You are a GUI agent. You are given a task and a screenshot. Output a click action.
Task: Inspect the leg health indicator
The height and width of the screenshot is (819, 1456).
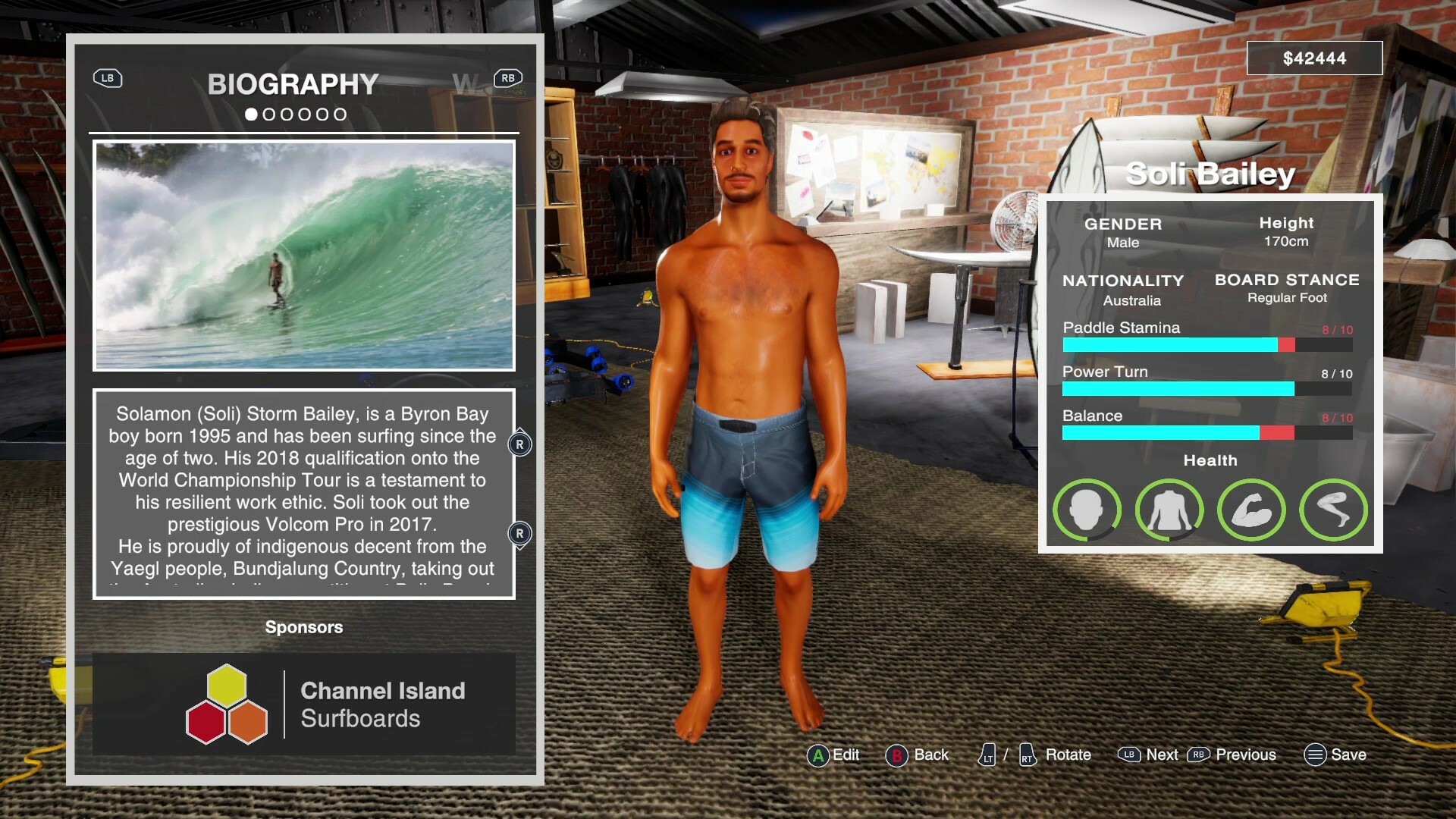click(x=1333, y=510)
